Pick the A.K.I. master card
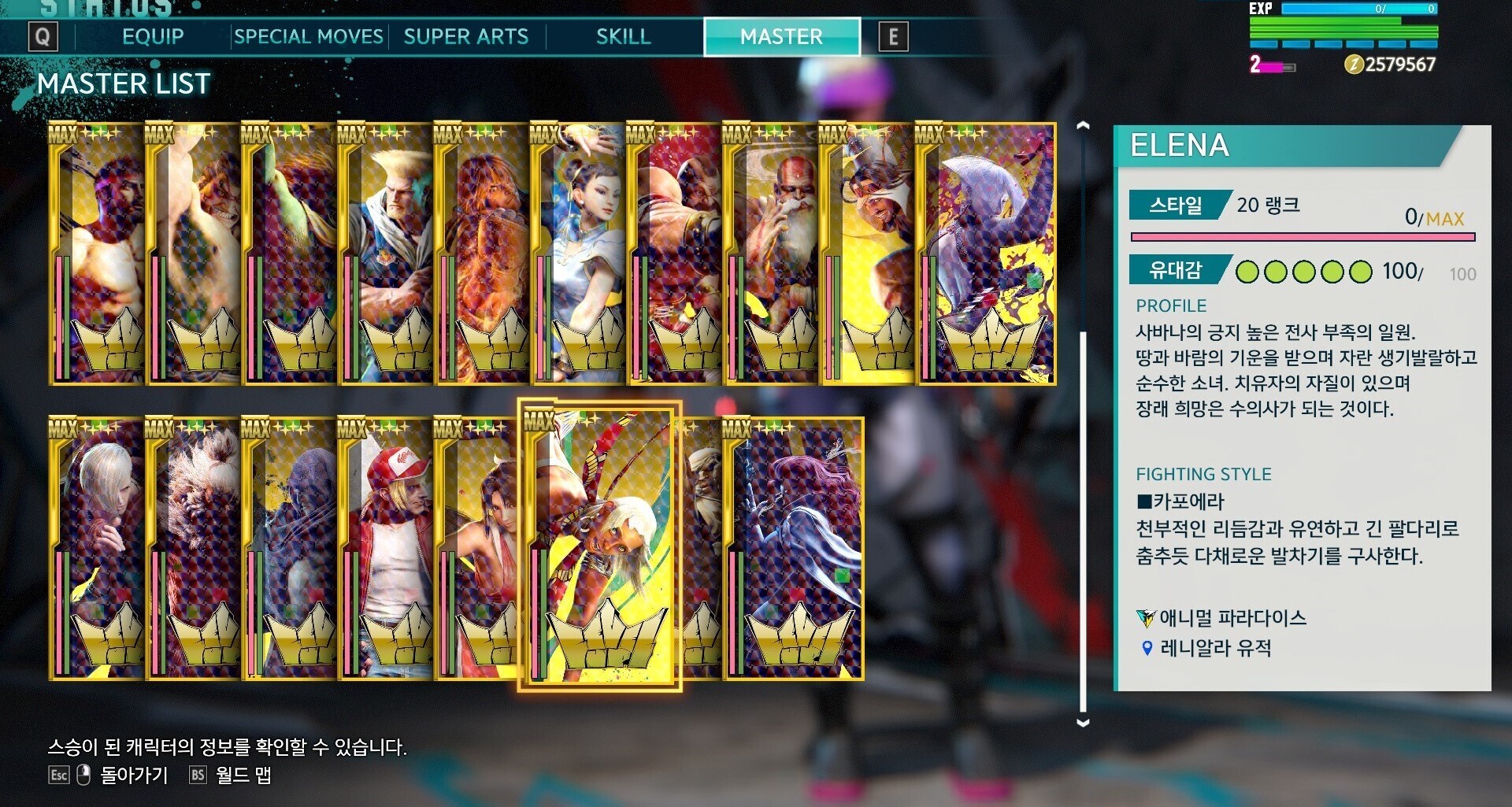The height and width of the screenshot is (807, 1512). click(986, 254)
